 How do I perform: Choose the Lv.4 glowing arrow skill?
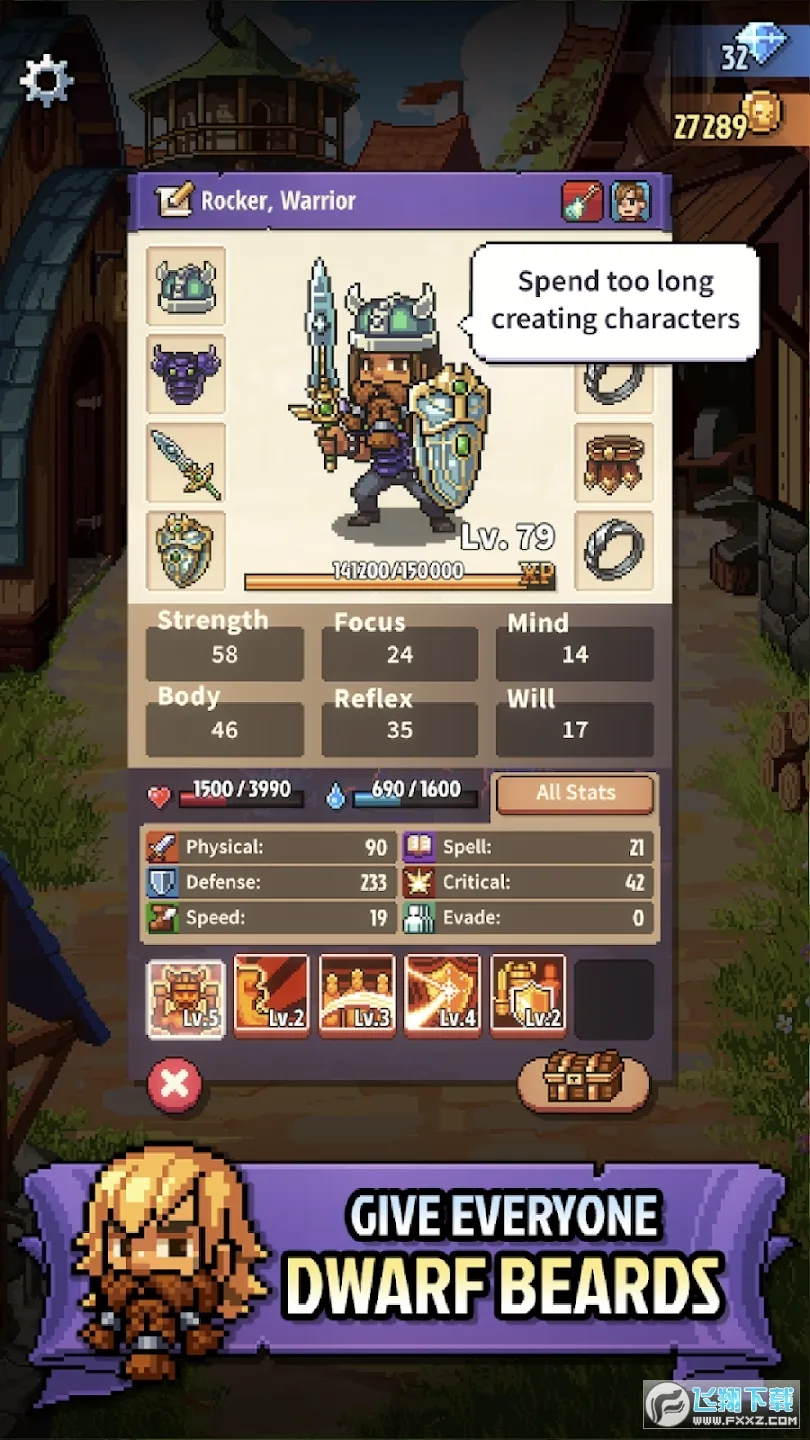pos(442,998)
